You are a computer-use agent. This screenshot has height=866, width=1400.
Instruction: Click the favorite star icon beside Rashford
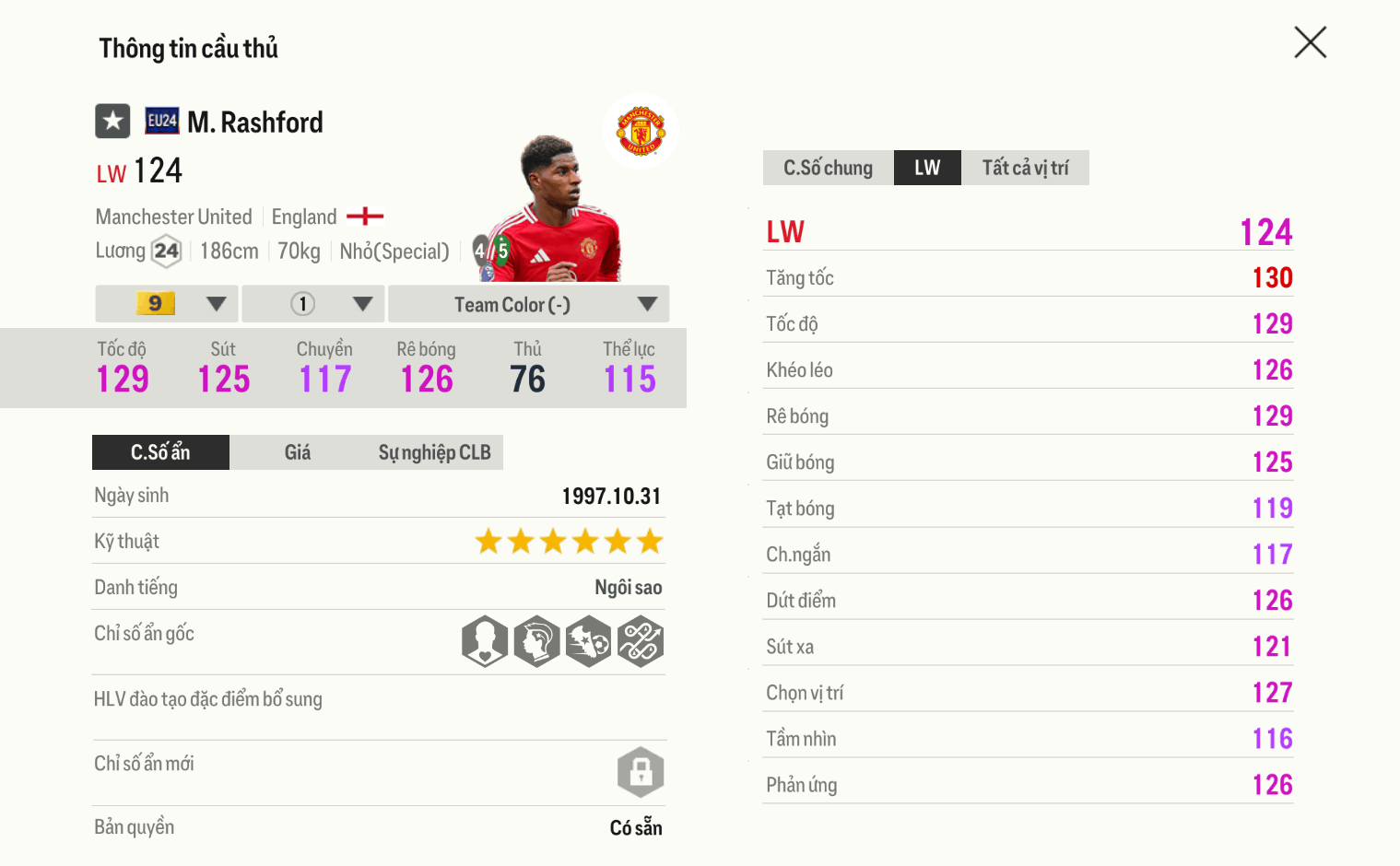click(x=112, y=121)
